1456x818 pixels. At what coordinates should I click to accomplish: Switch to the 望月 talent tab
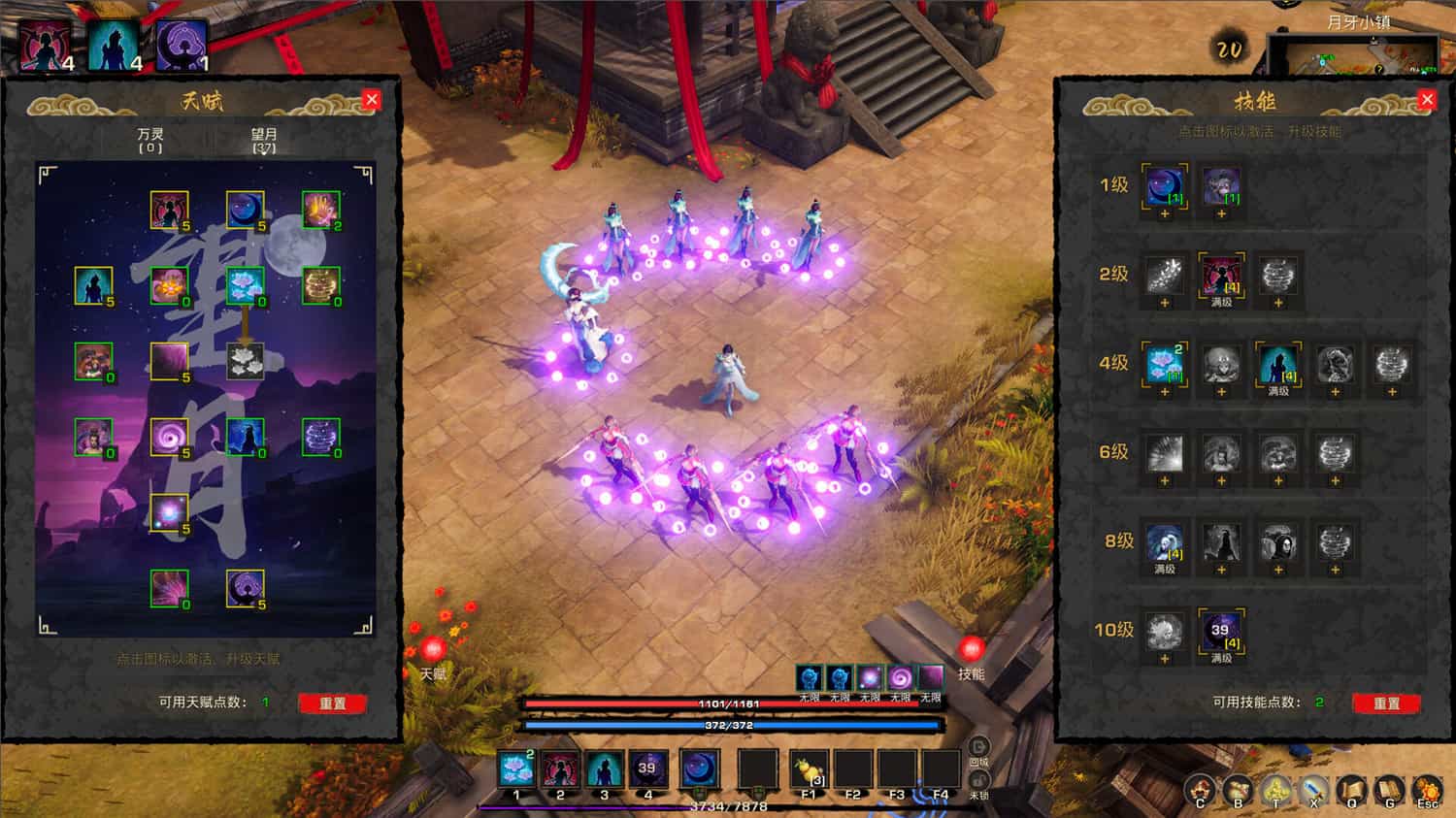264,139
